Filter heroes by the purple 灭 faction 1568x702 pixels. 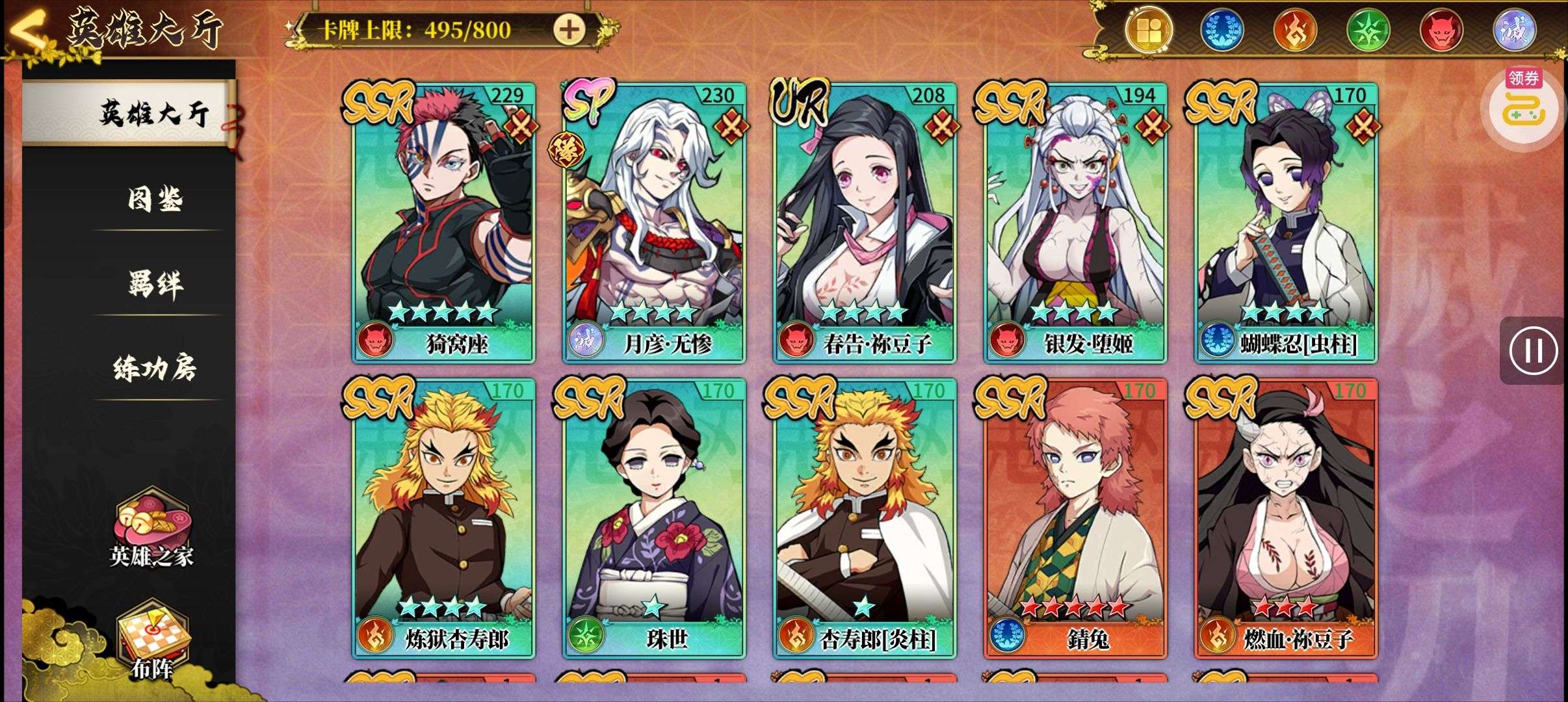tap(1514, 31)
